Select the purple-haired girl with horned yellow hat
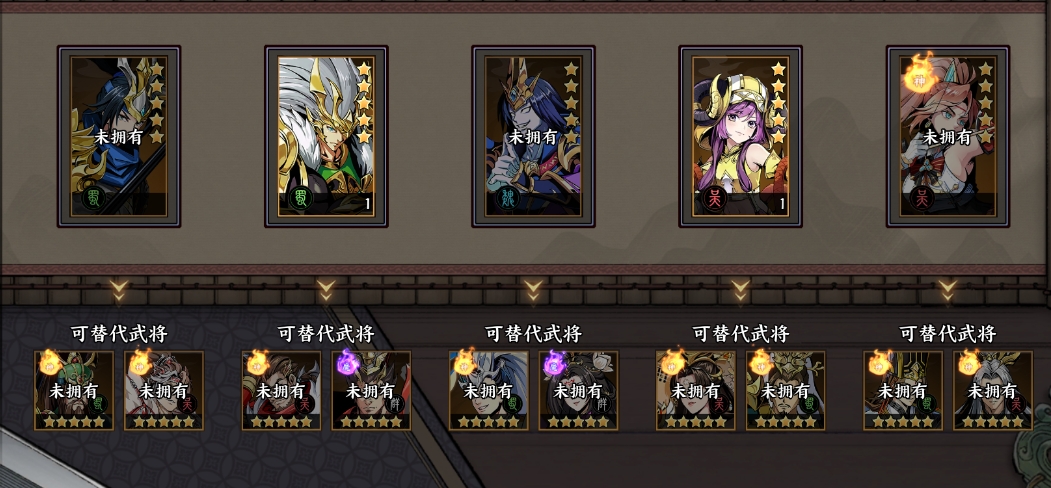The height and width of the screenshot is (488, 1051). 740,135
